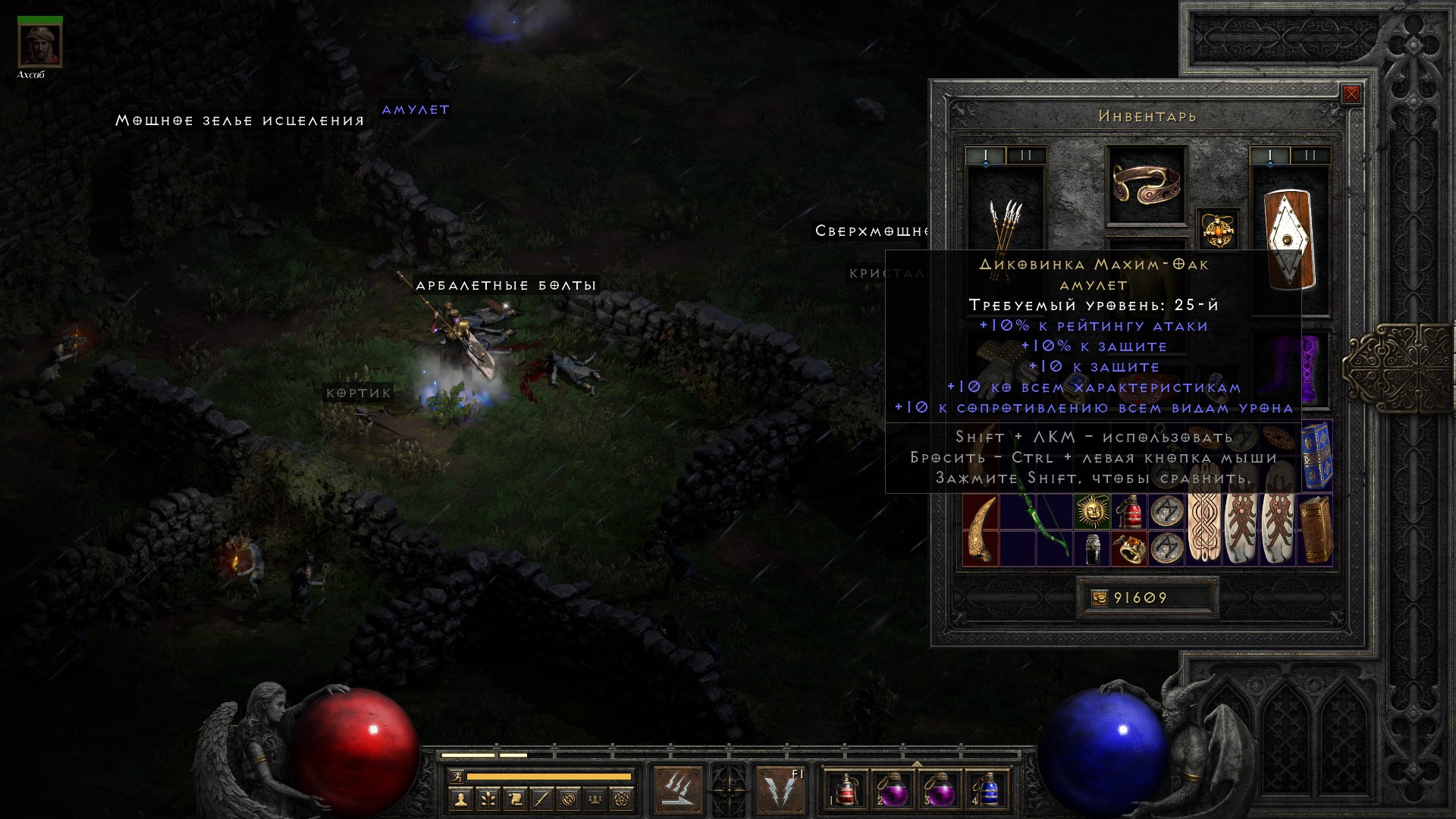This screenshot has height=819, width=1456.
Task: Pick the brown tome in the inventory
Action: coord(1315,530)
